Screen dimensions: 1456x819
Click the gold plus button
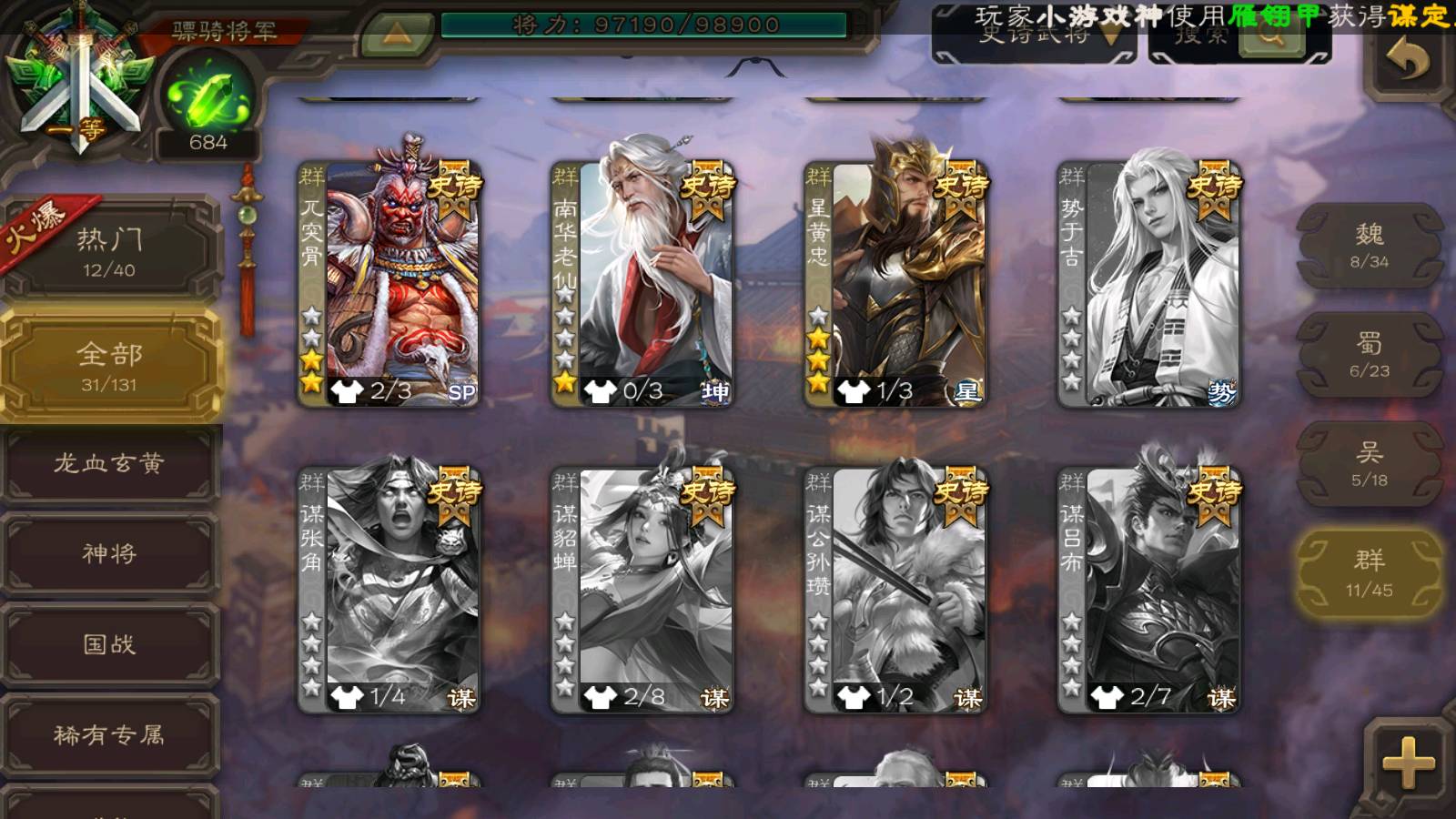click(x=1408, y=763)
